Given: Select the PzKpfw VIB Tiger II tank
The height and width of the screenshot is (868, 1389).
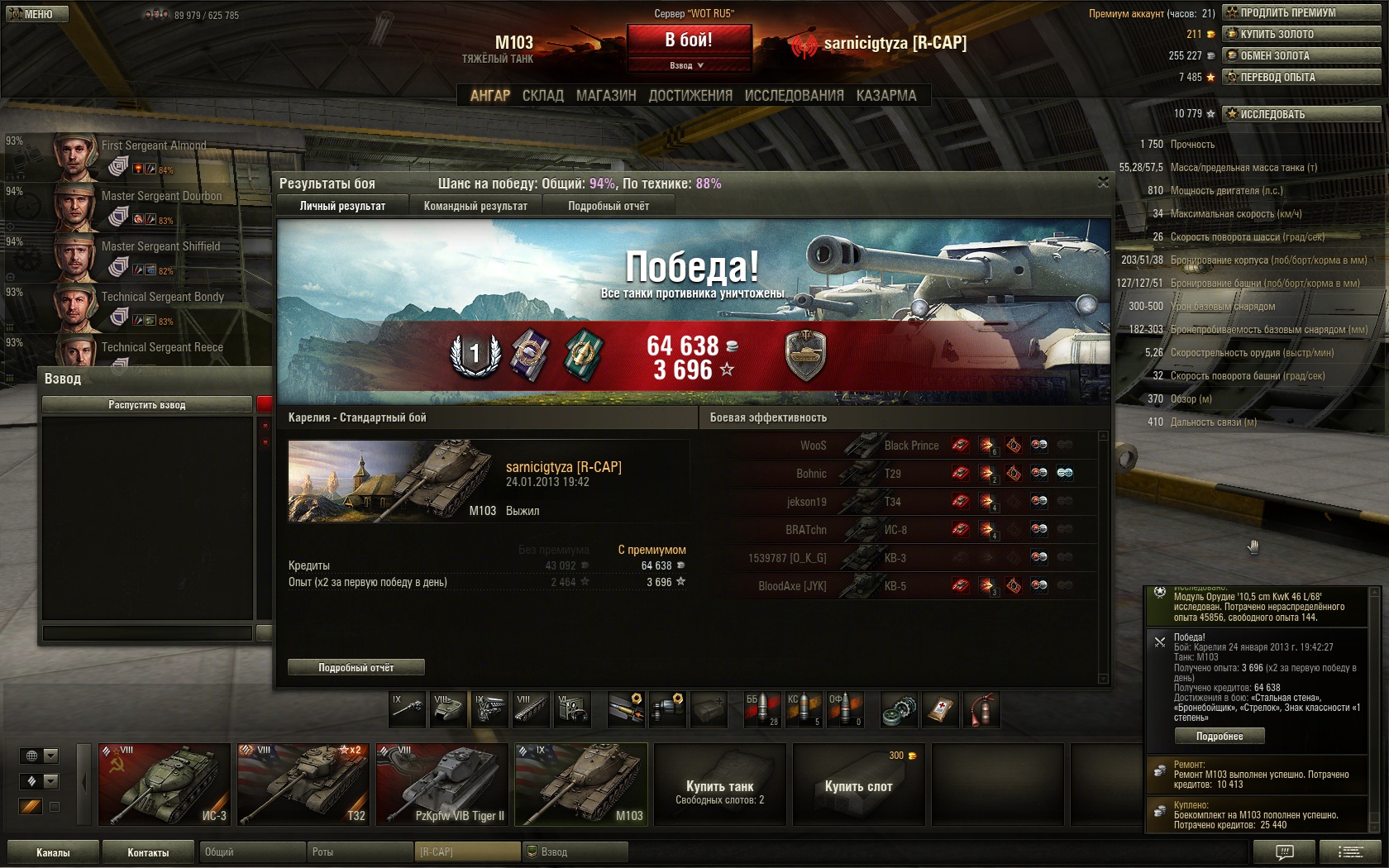Looking at the screenshot, I should pyautogui.click(x=442, y=785).
